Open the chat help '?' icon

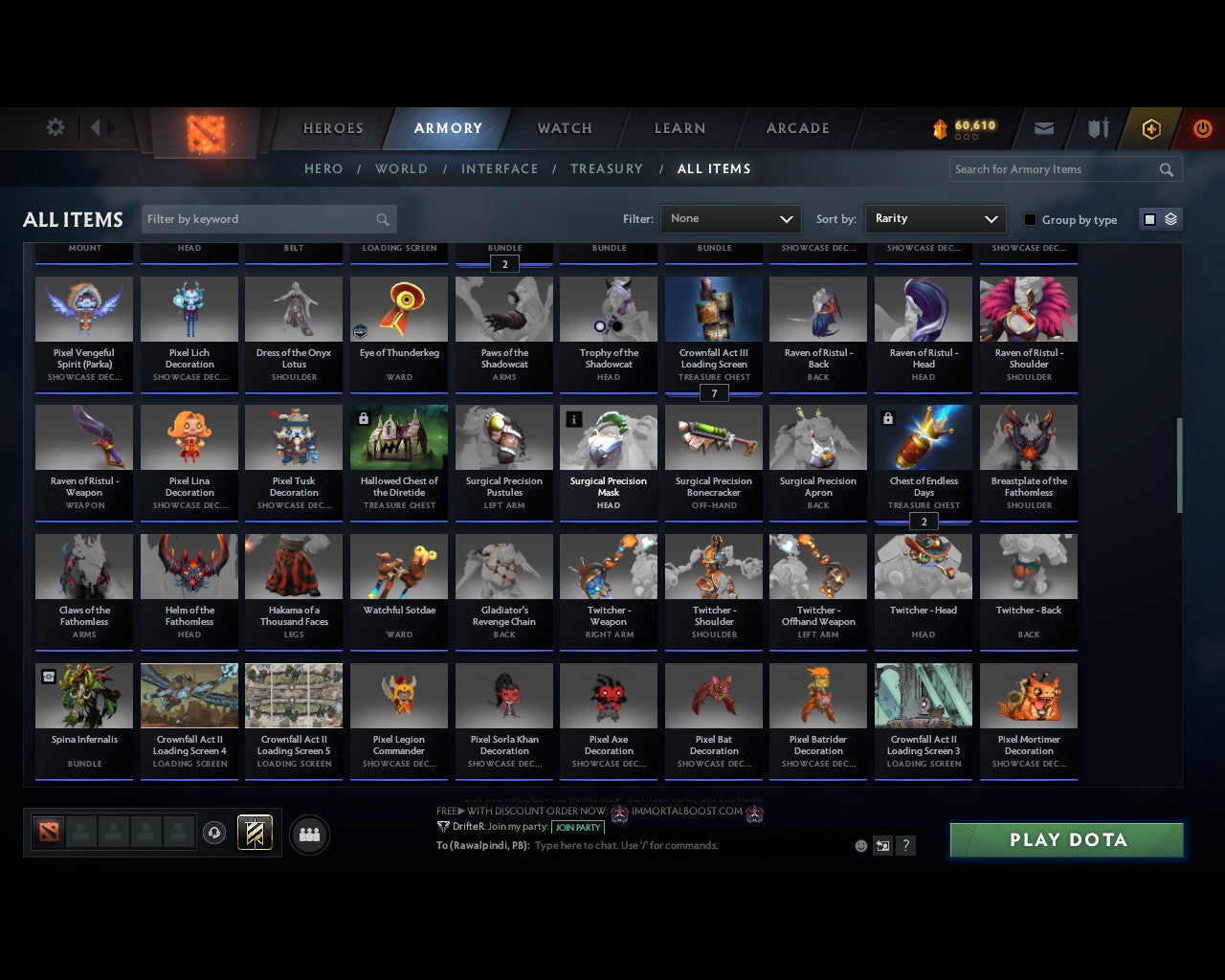(x=905, y=845)
